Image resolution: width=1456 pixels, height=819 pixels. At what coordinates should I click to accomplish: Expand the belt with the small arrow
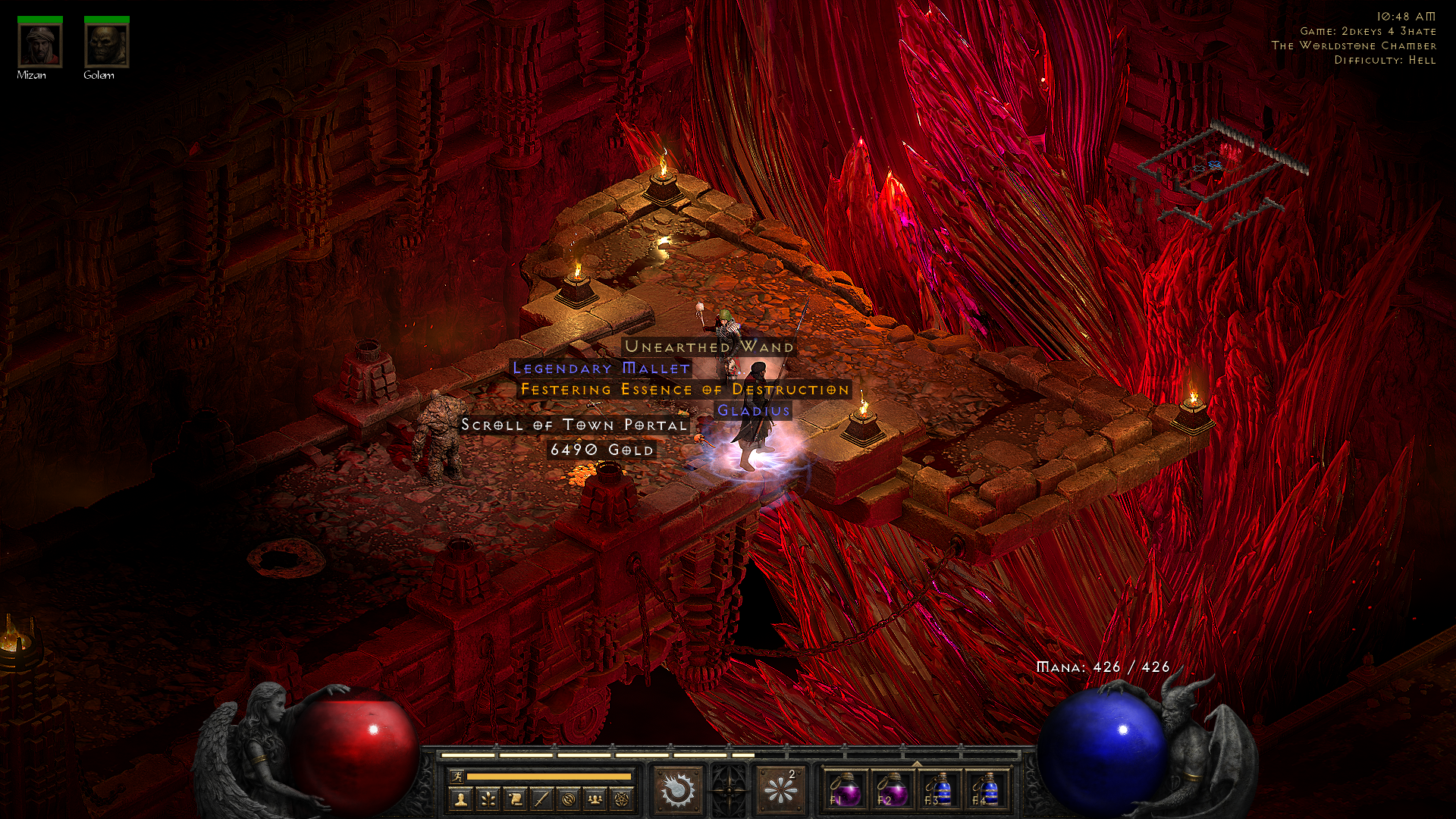(916, 764)
